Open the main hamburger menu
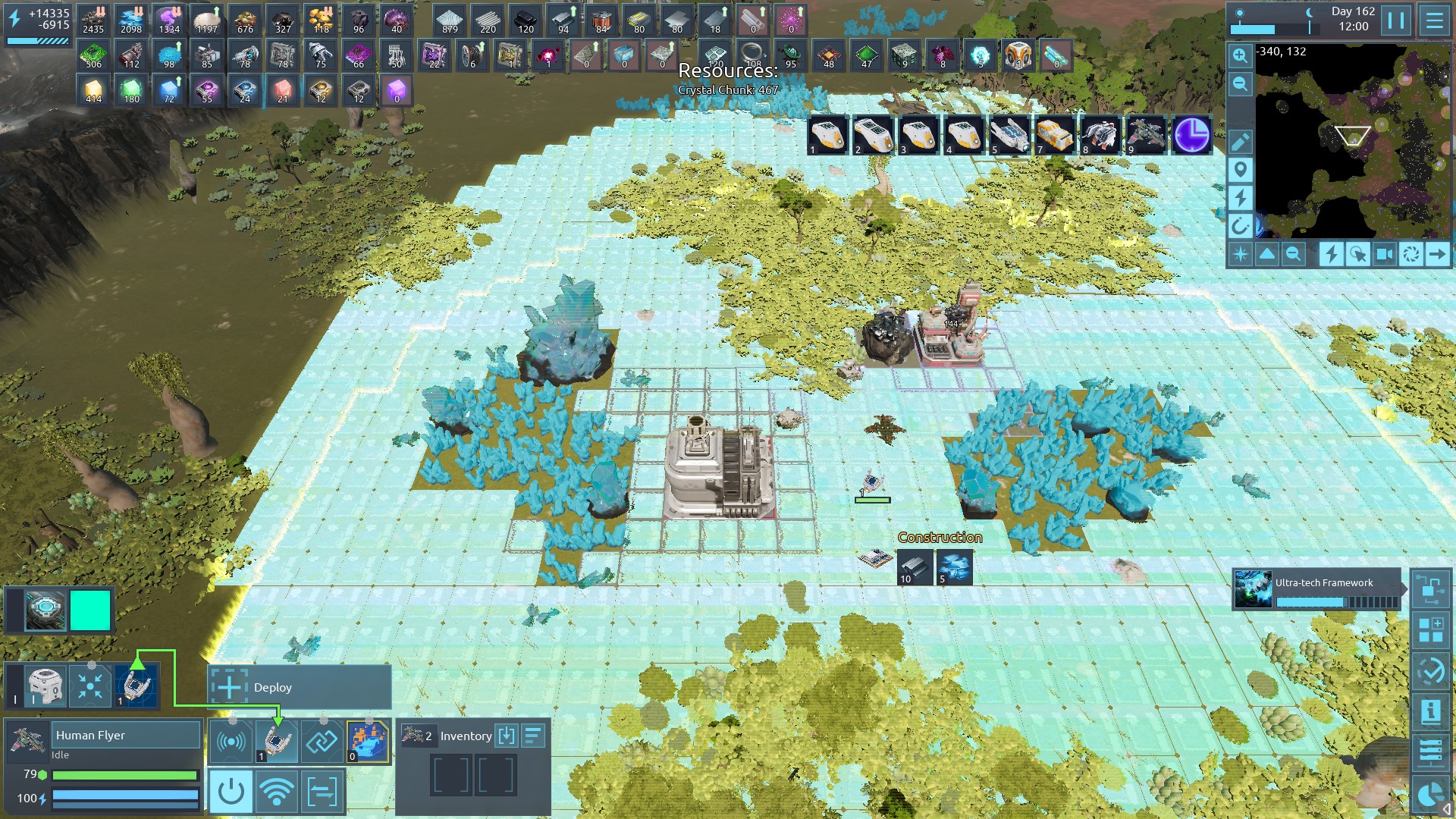 click(x=1434, y=20)
